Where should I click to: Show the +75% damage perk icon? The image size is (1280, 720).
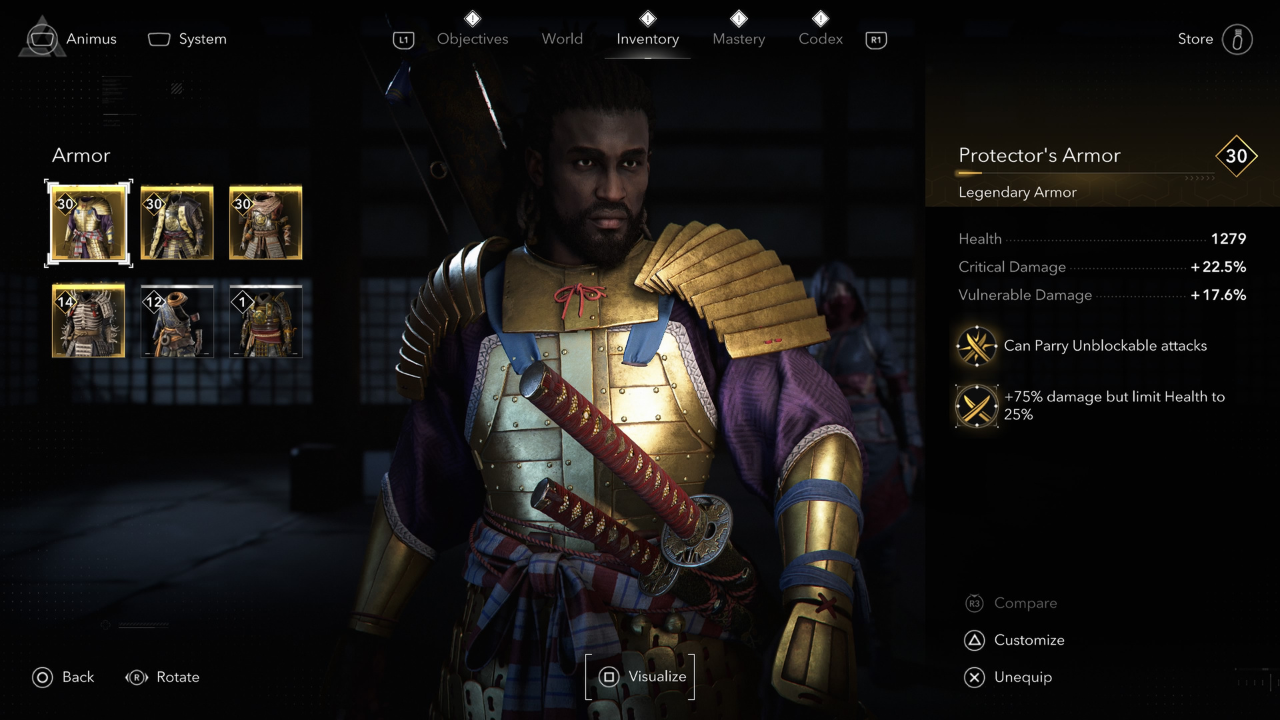tap(976, 405)
